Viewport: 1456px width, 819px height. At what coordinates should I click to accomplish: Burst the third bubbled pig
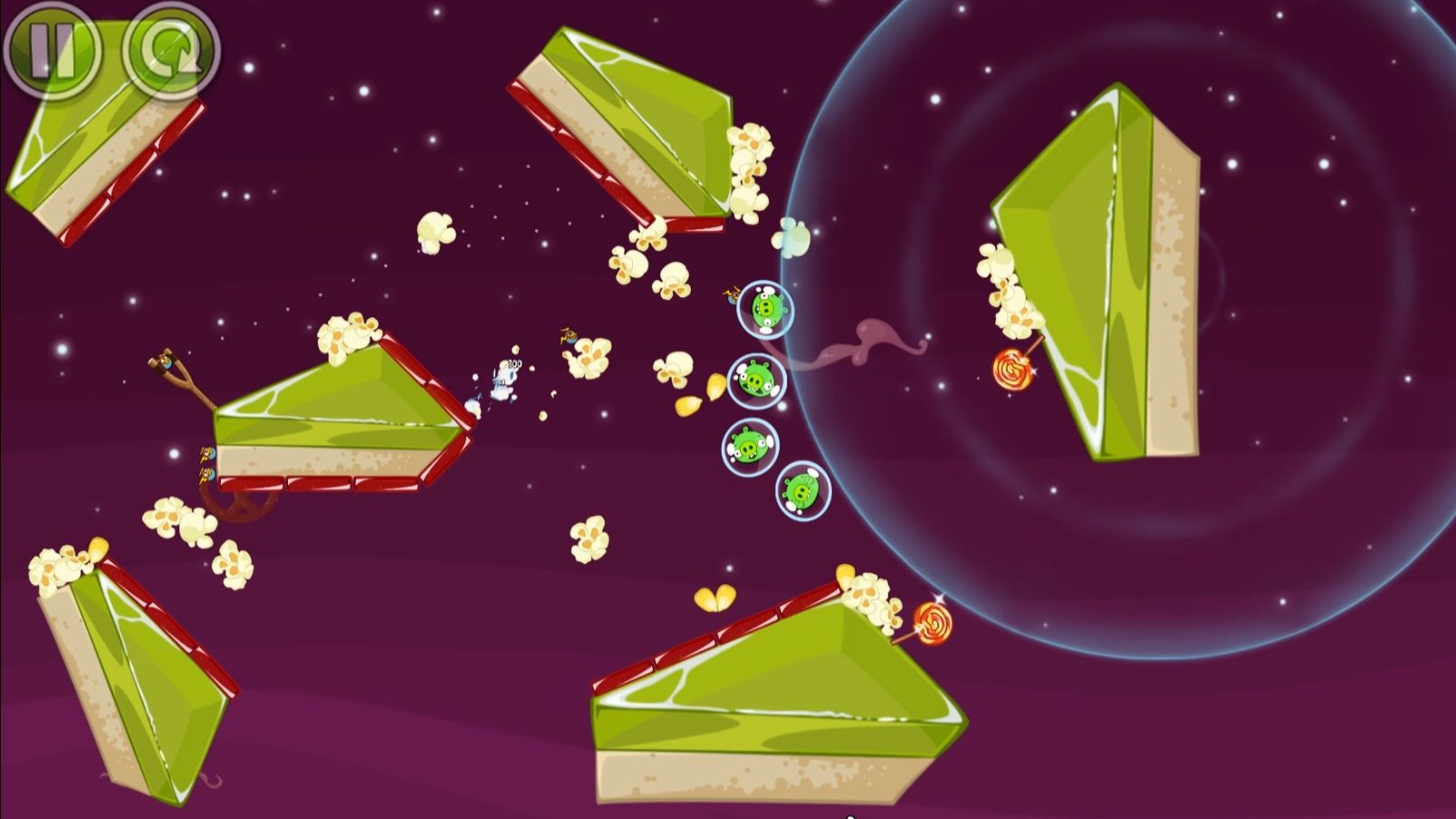click(x=747, y=444)
